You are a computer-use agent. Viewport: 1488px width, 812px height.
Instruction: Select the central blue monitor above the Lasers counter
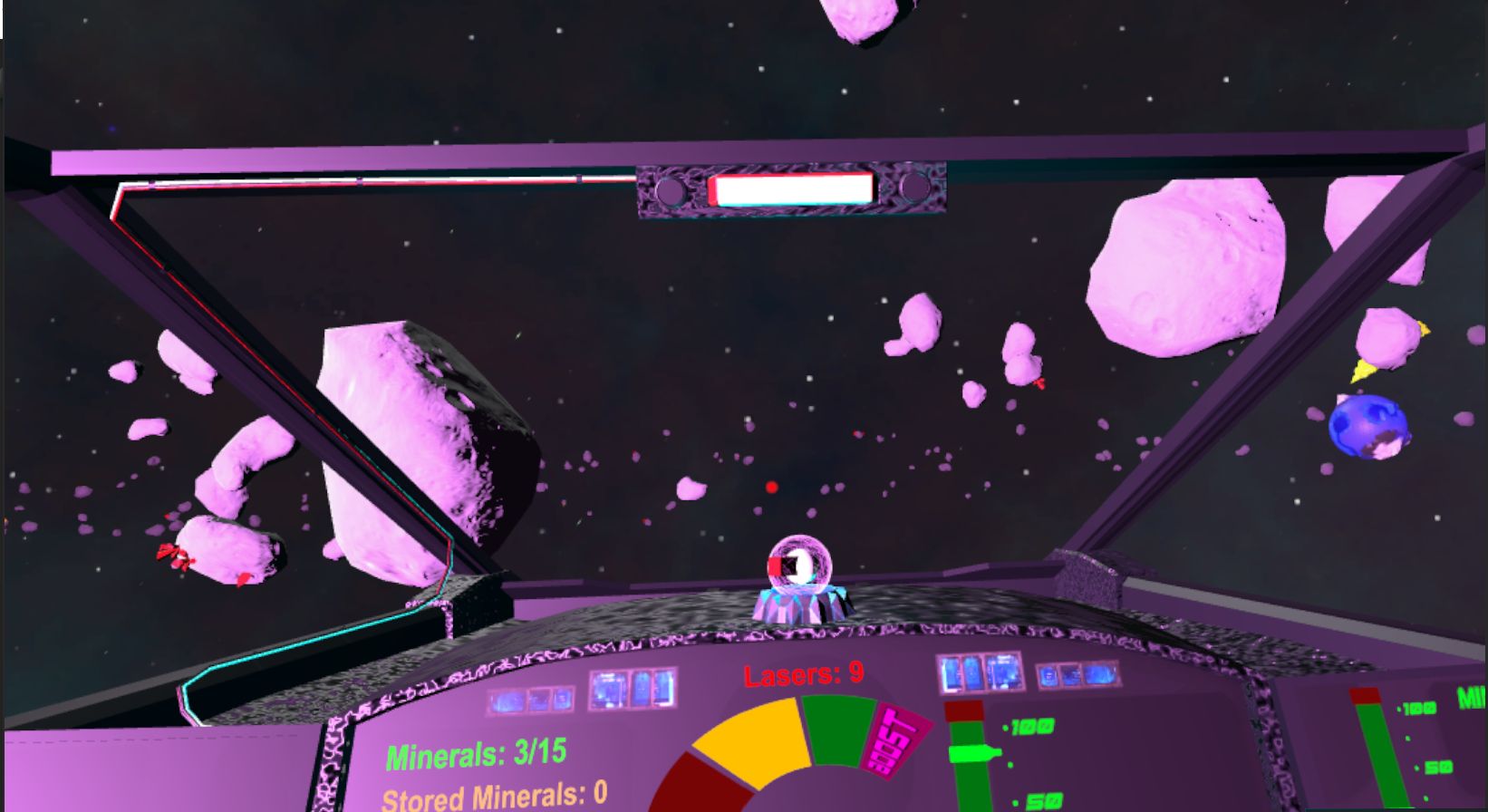pyautogui.click(x=634, y=691)
